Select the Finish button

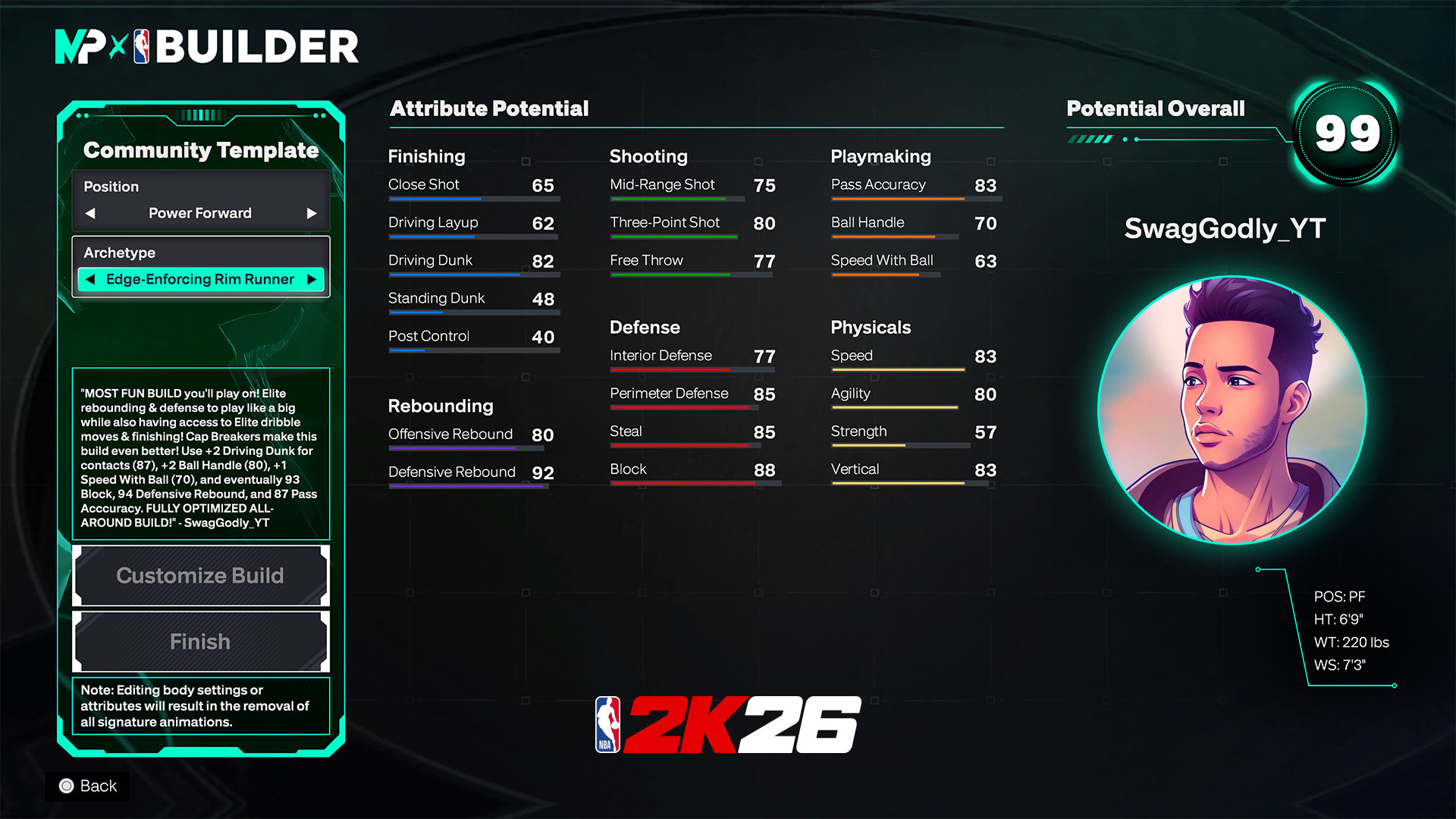pyautogui.click(x=200, y=642)
